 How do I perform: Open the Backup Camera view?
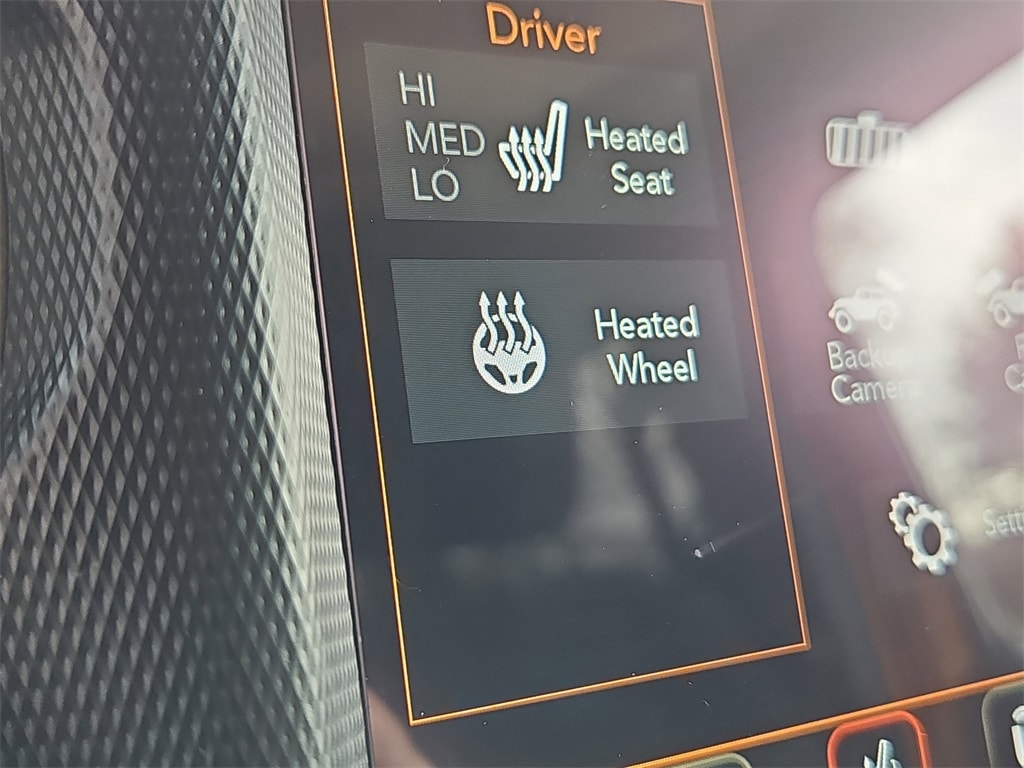866,340
